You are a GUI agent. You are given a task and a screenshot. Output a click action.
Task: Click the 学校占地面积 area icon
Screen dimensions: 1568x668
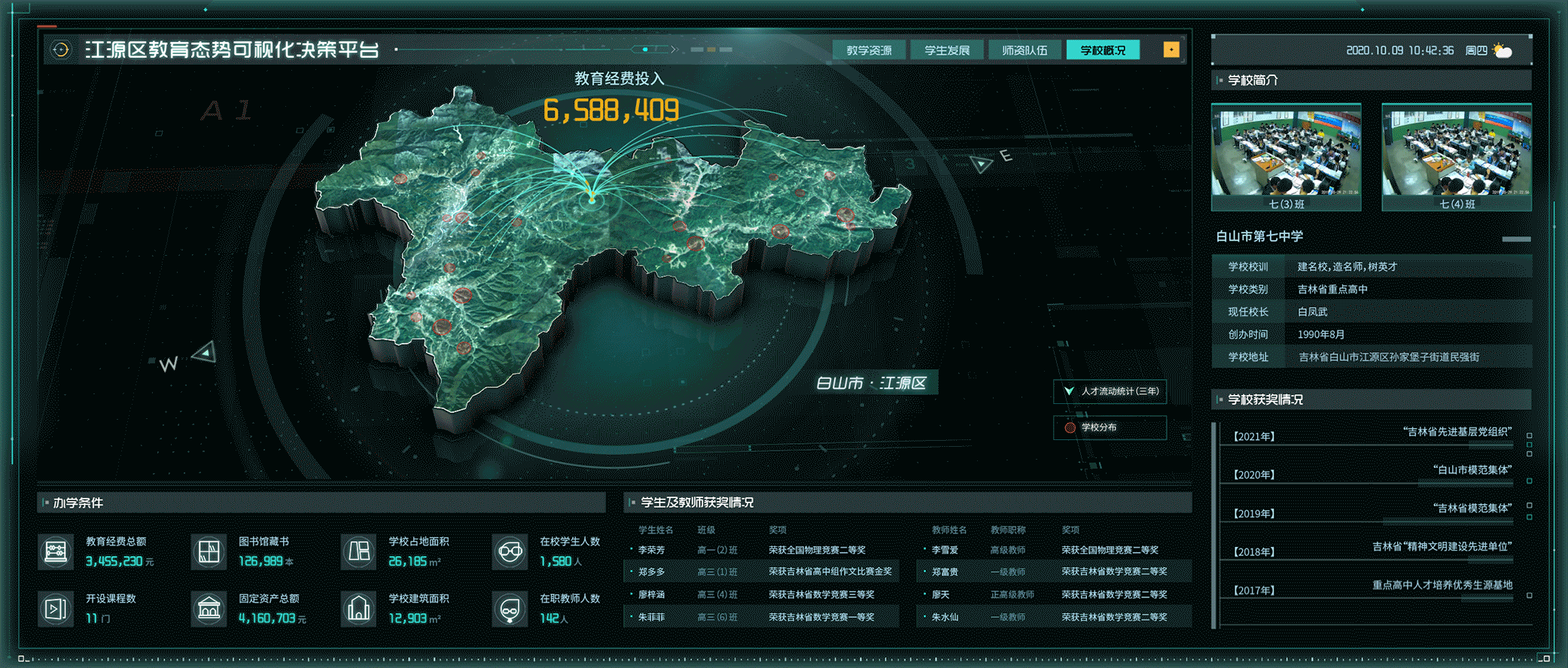pos(359,551)
